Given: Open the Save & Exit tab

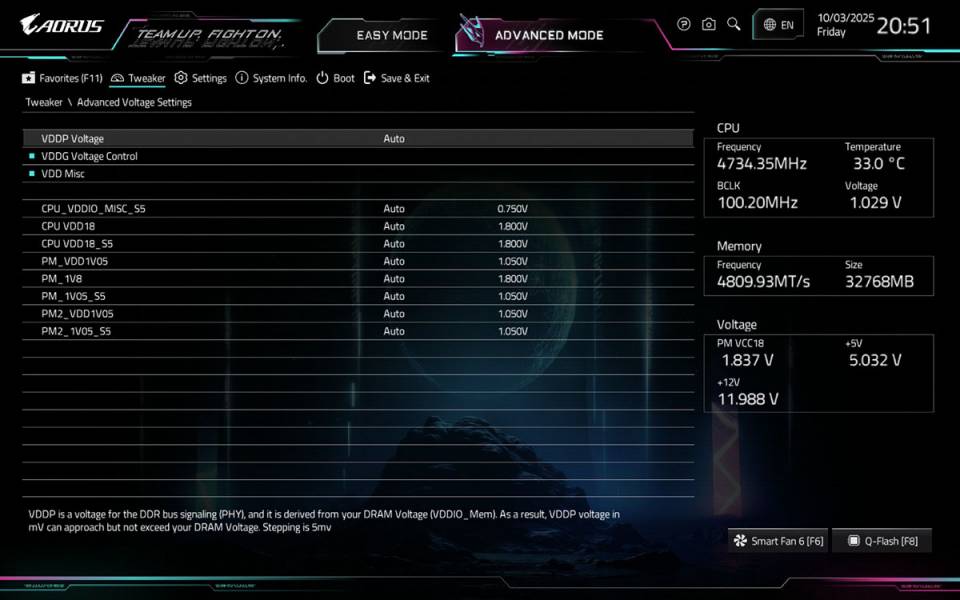Looking at the screenshot, I should click(397, 78).
